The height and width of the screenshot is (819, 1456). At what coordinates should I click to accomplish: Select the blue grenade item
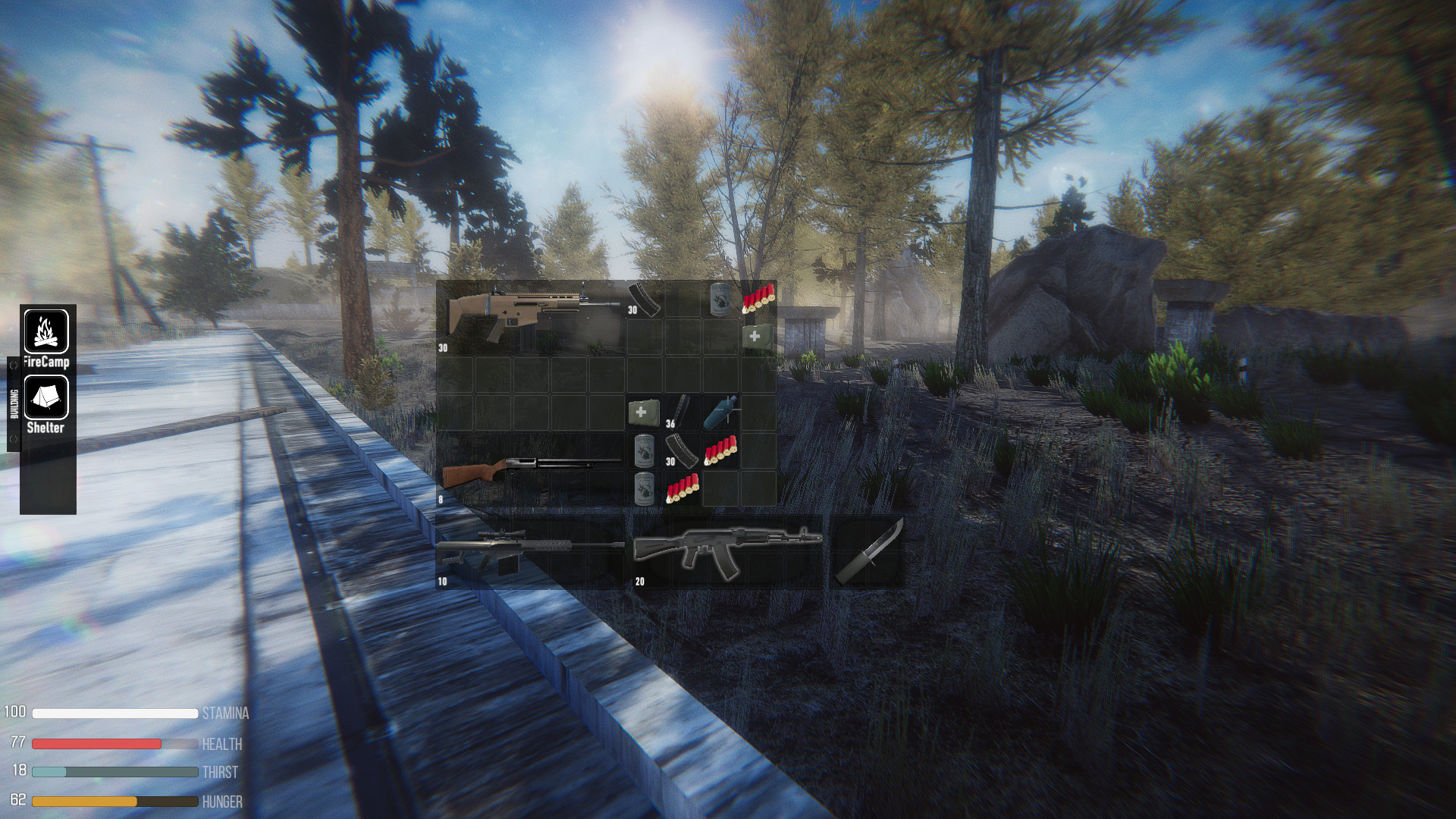719,411
